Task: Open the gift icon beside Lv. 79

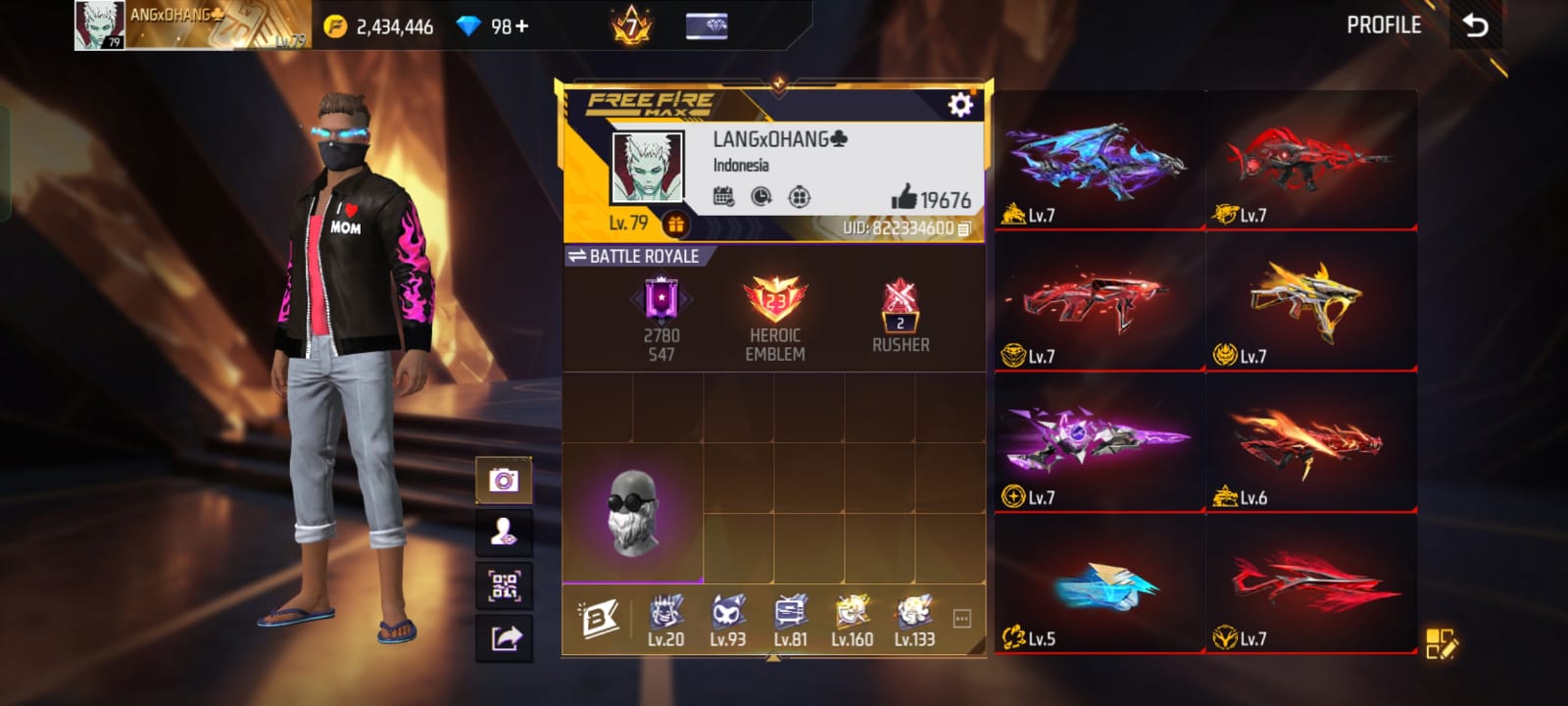Action: (x=675, y=225)
